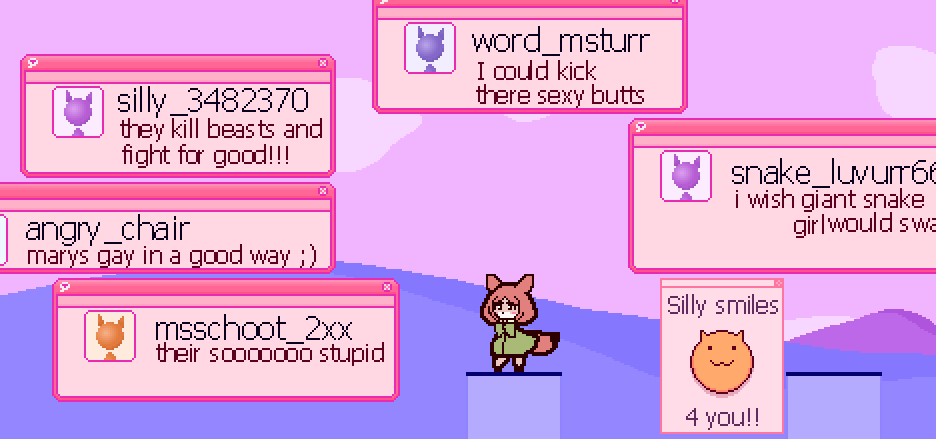Close the angry_chair message window
Image resolution: width=936 pixels, height=439 pixels.
coord(322,191)
